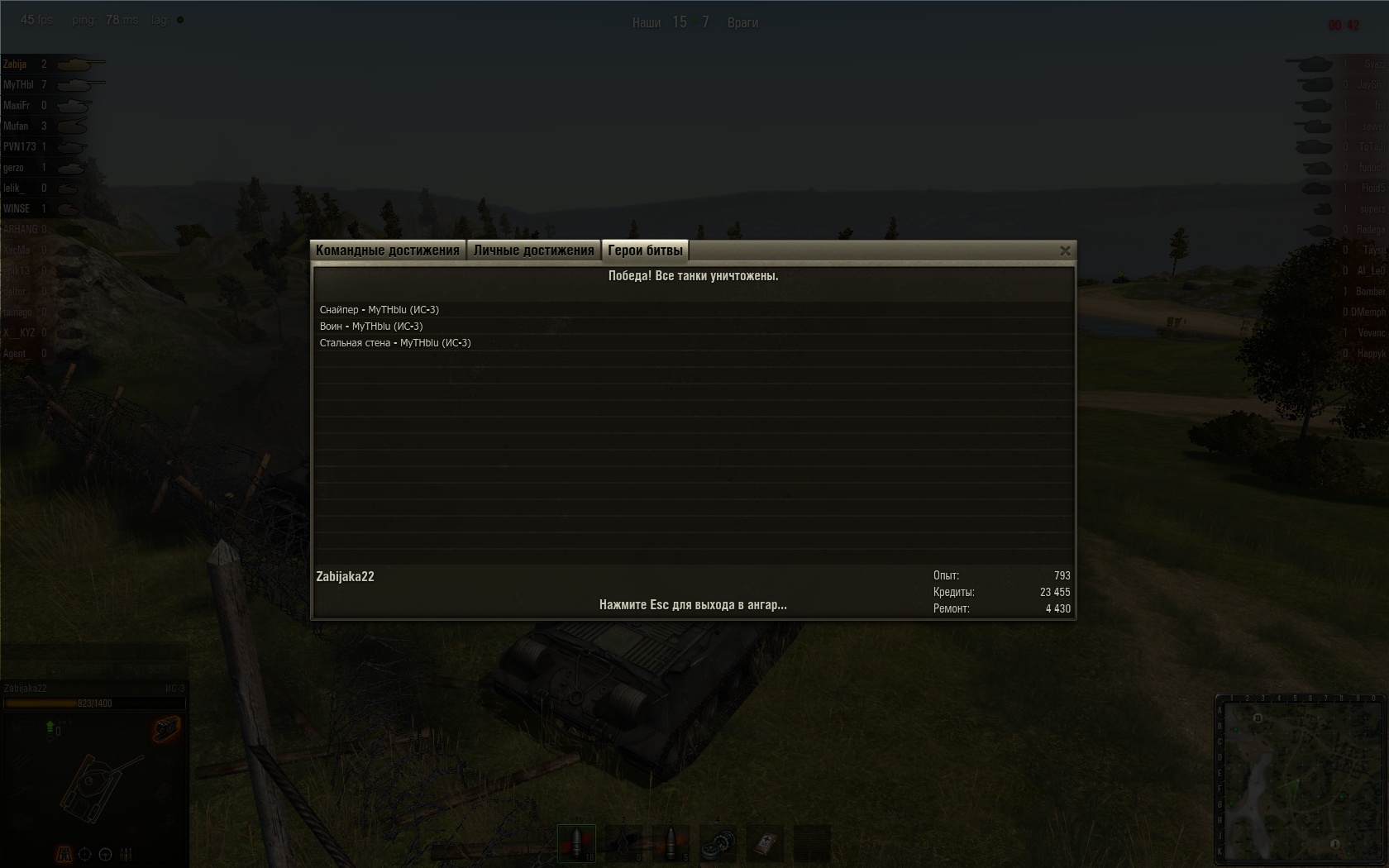1389x868 pixels.
Task: Select the Герои битвы tab
Action: point(645,250)
